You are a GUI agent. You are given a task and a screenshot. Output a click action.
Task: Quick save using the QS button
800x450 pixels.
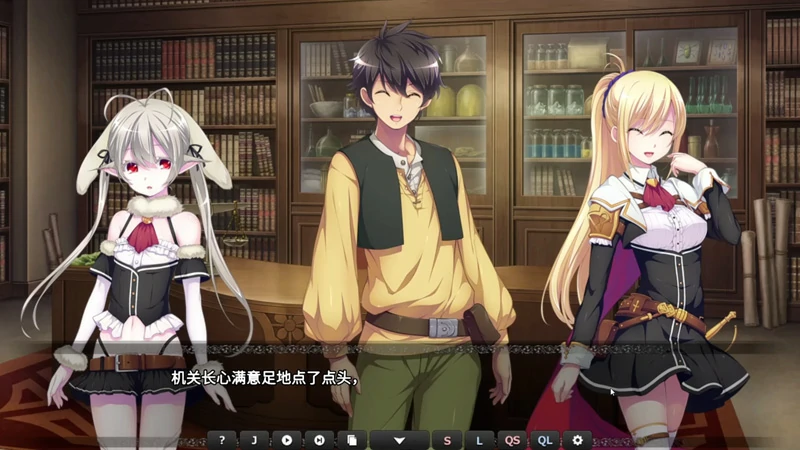pos(512,440)
